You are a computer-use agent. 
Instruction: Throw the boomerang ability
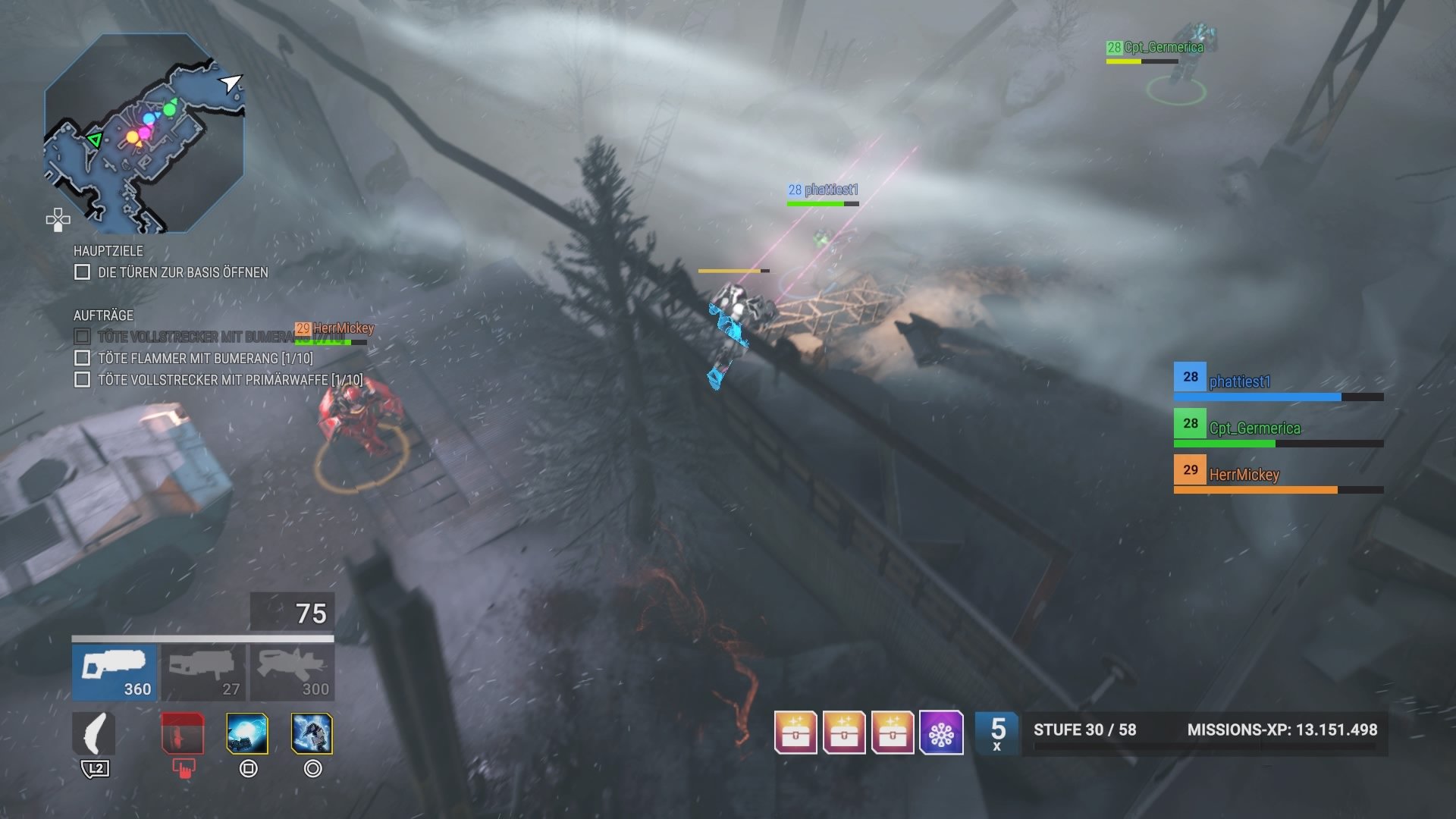click(x=94, y=733)
